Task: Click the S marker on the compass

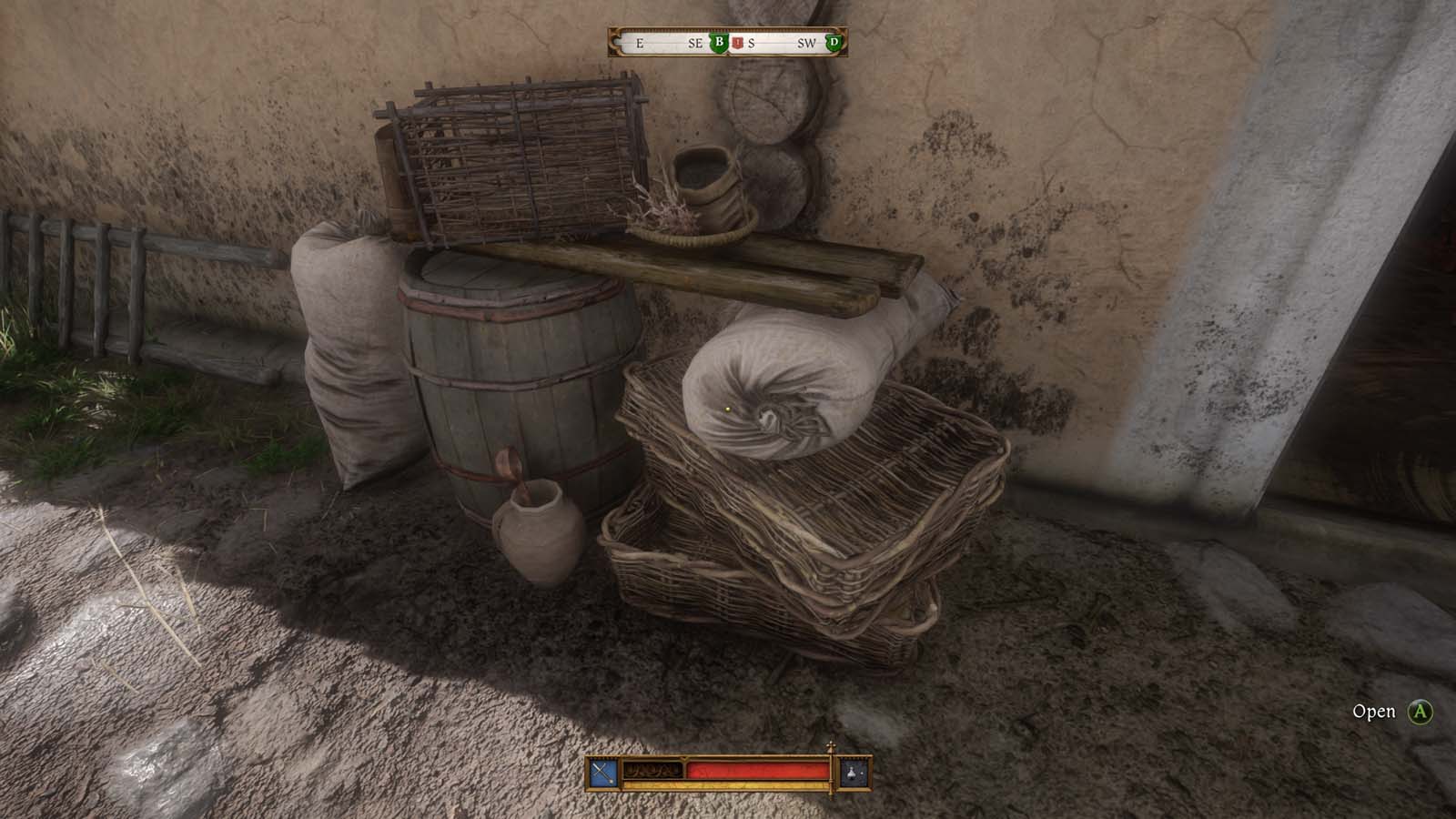Action: (752, 42)
